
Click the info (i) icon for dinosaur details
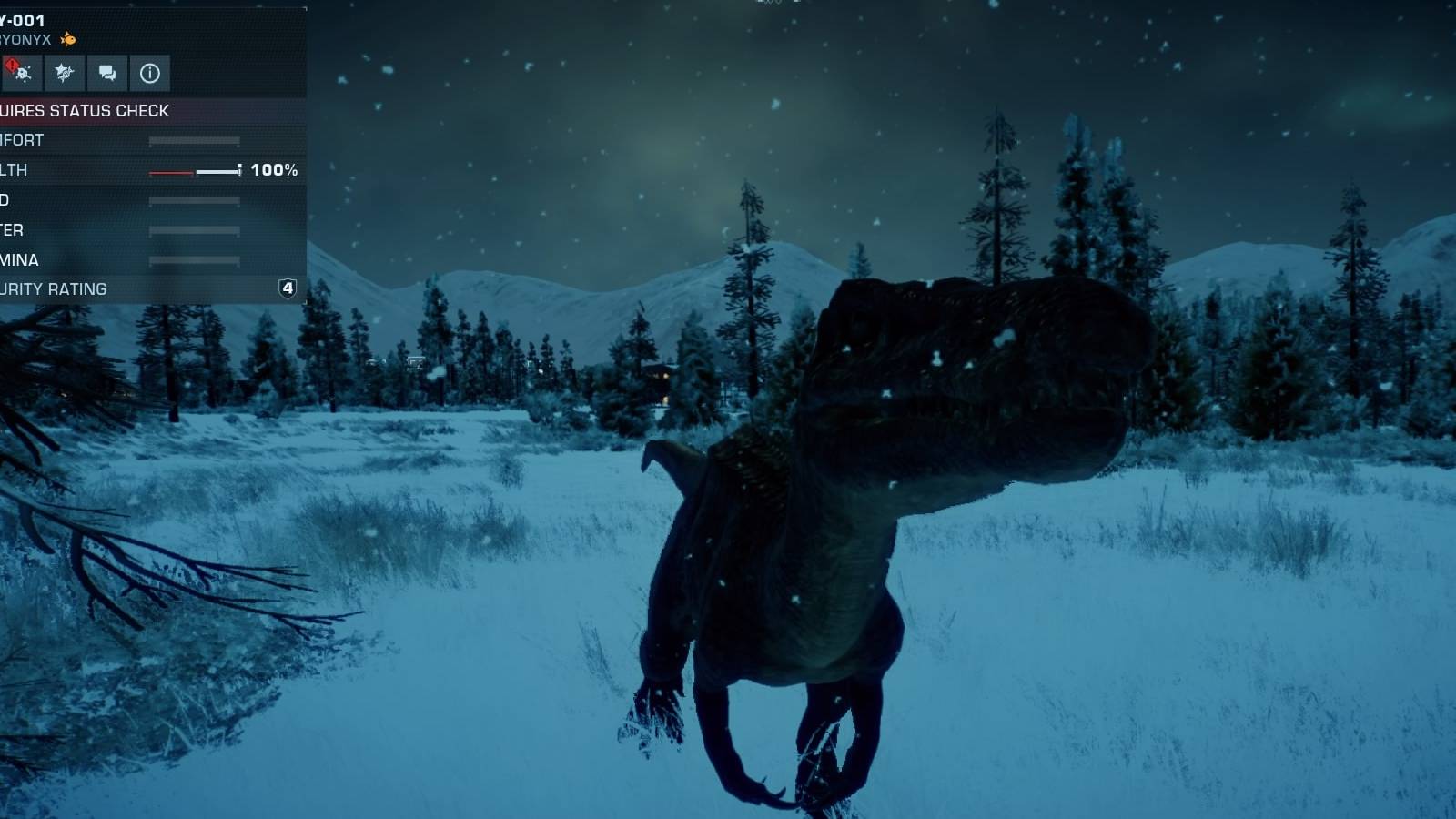tap(149, 73)
